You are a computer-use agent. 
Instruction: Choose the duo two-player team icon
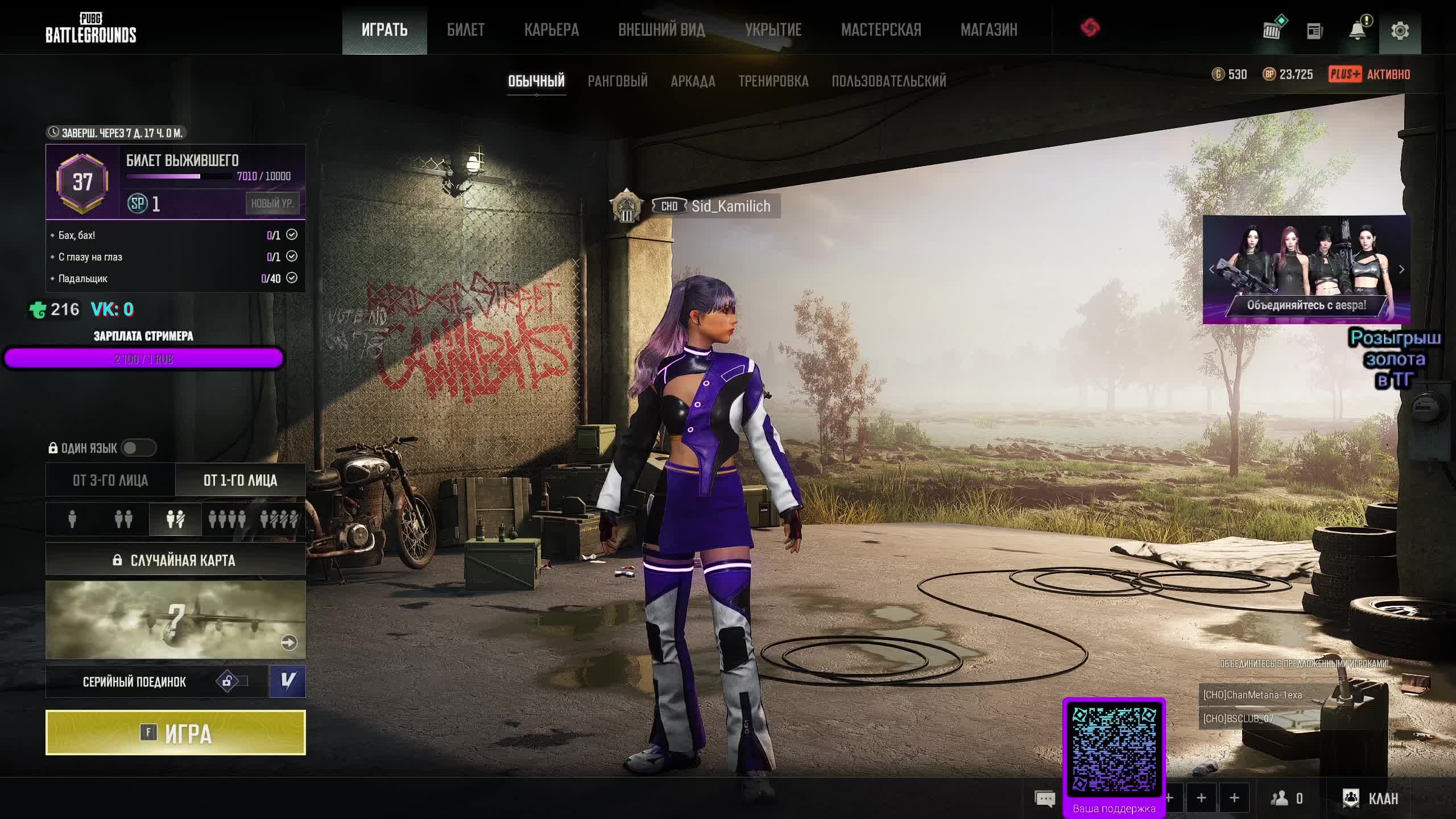pos(123,519)
